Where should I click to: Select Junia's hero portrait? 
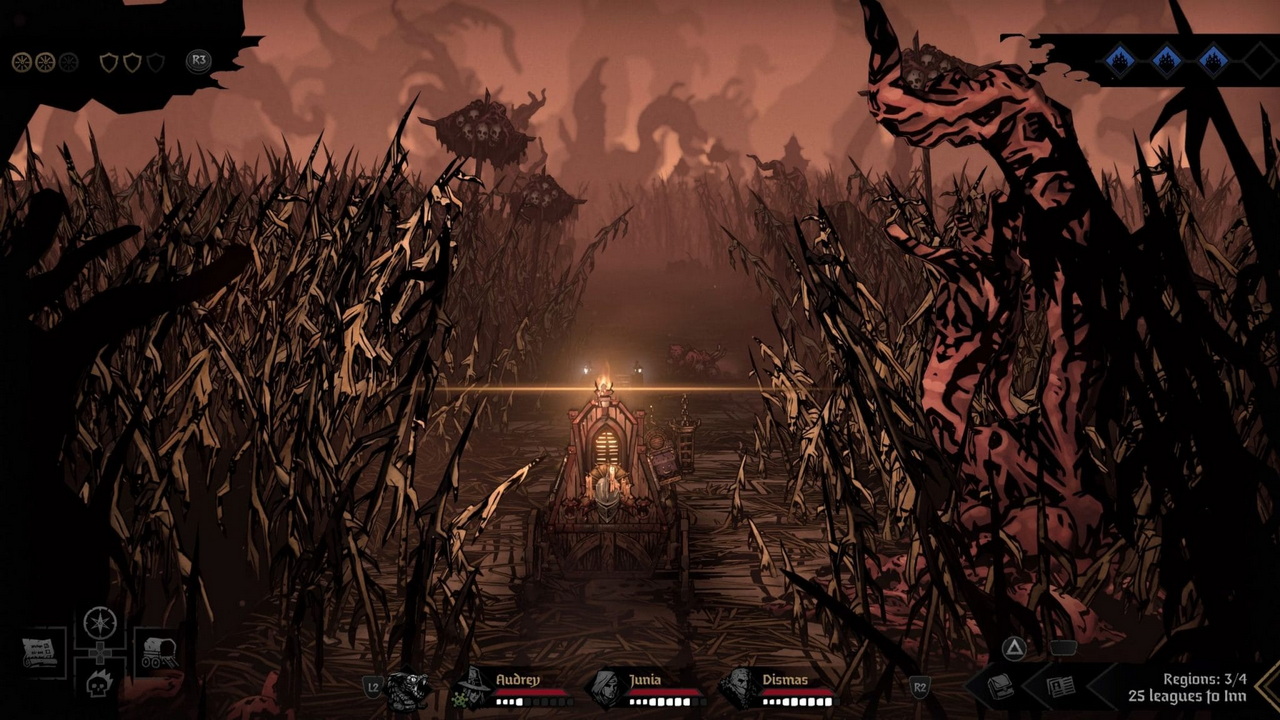(x=605, y=689)
